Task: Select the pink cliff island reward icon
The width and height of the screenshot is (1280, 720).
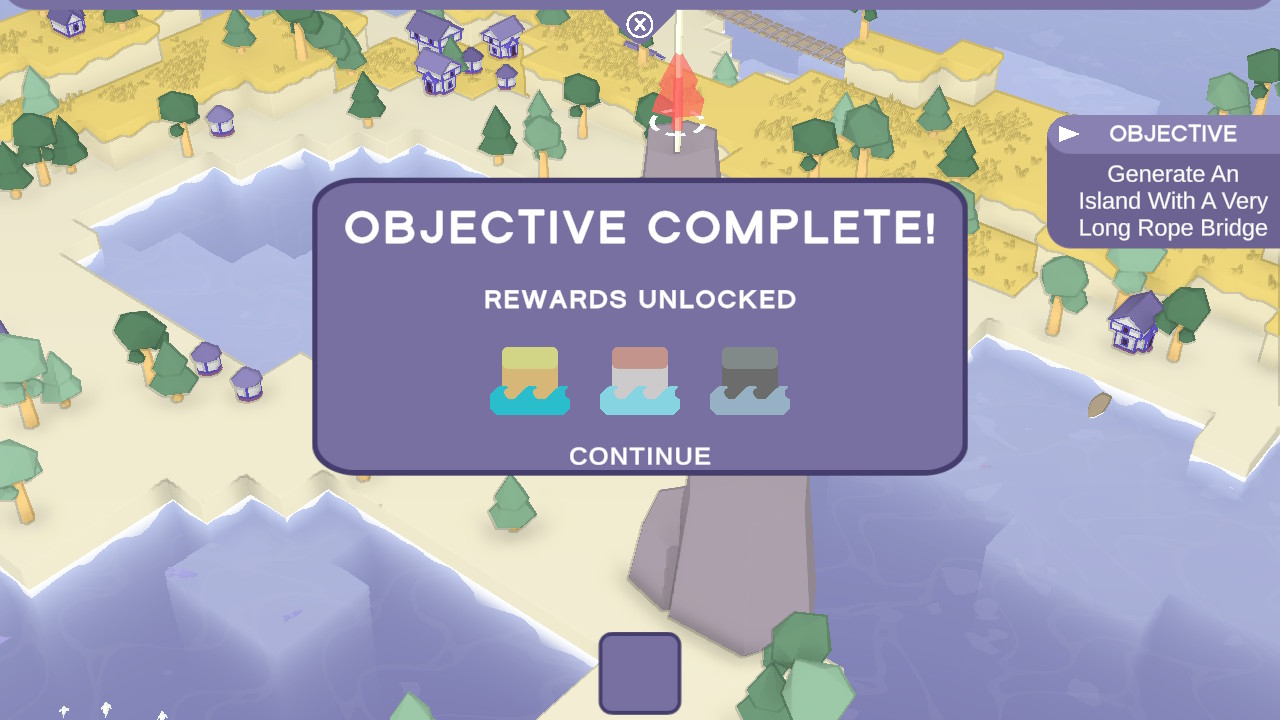Action: 640,381
